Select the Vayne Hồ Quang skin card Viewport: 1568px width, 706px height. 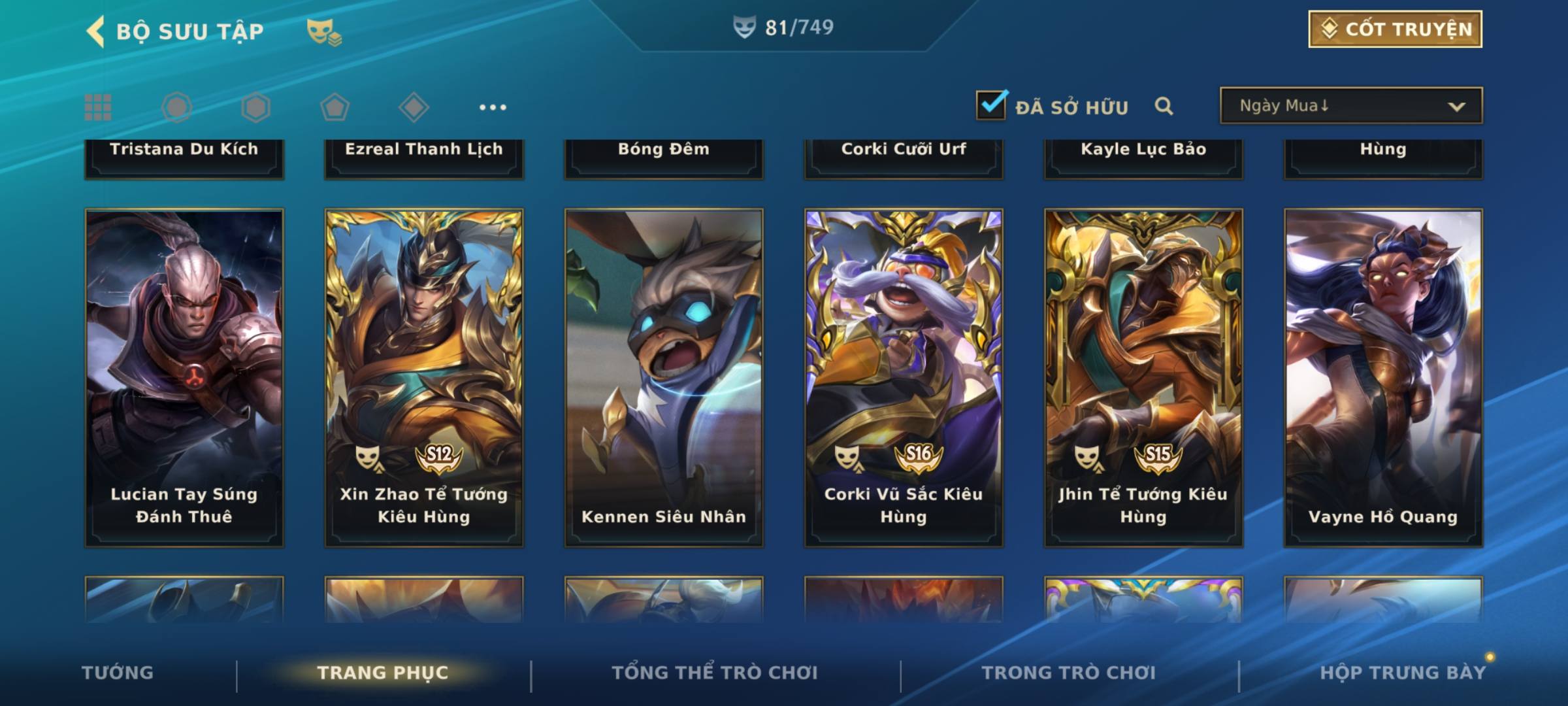[x=1383, y=377]
